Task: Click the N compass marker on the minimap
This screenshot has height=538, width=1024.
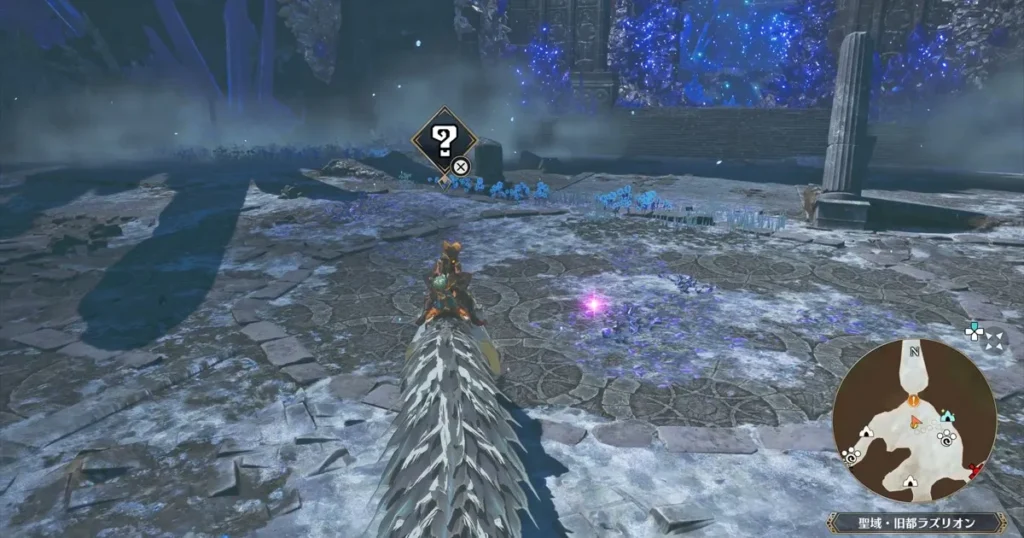Action: point(913,352)
